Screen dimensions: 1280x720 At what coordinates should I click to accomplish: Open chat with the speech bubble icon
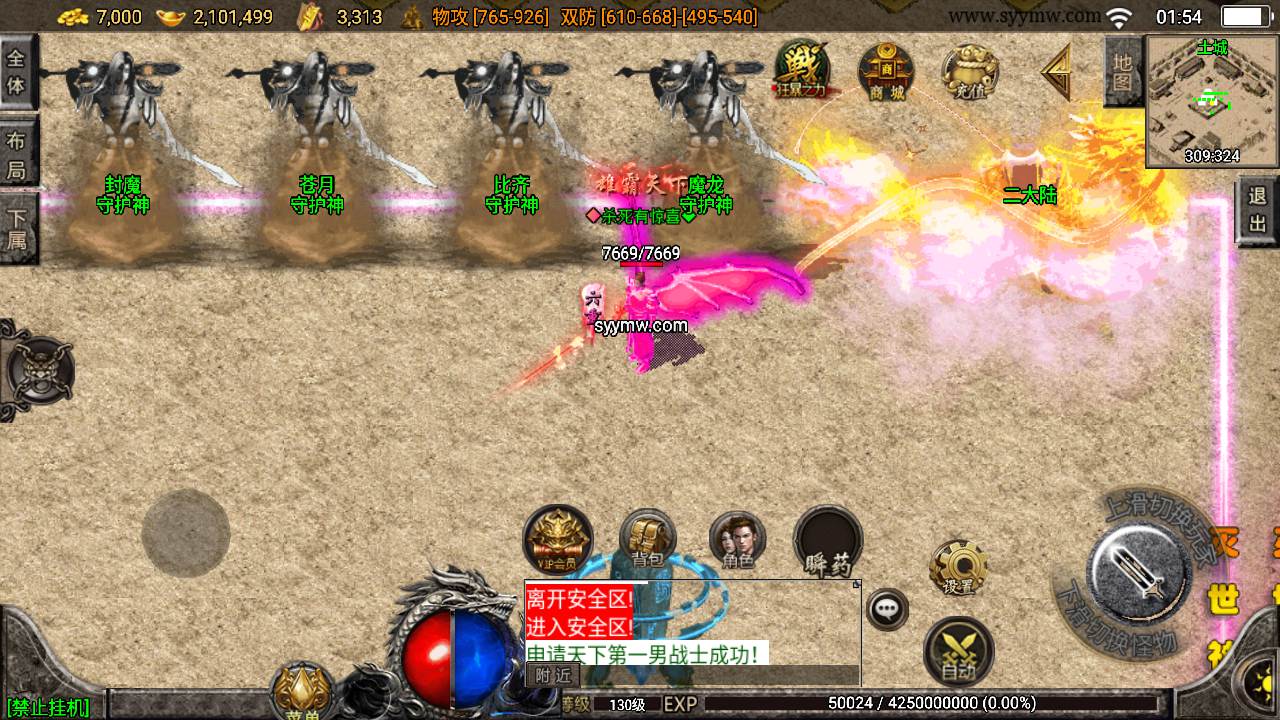tap(887, 608)
